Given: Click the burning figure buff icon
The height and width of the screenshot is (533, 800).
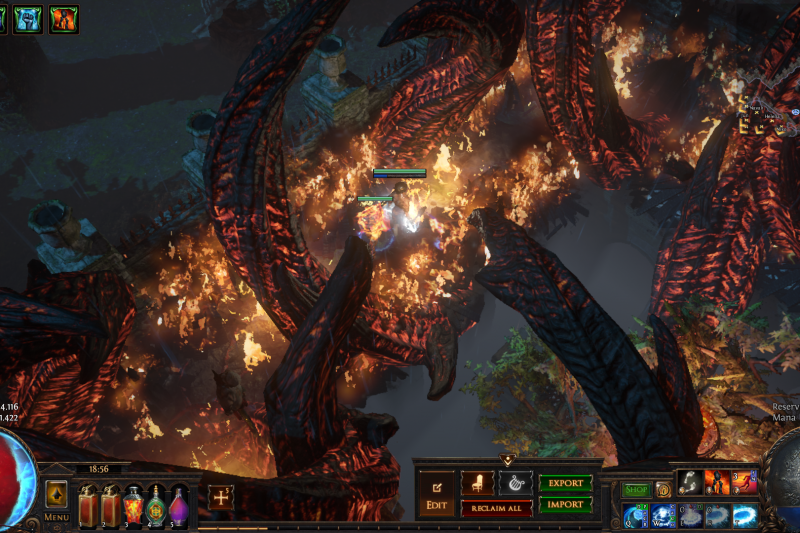Looking at the screenshot, I should [x=63, y=18].
